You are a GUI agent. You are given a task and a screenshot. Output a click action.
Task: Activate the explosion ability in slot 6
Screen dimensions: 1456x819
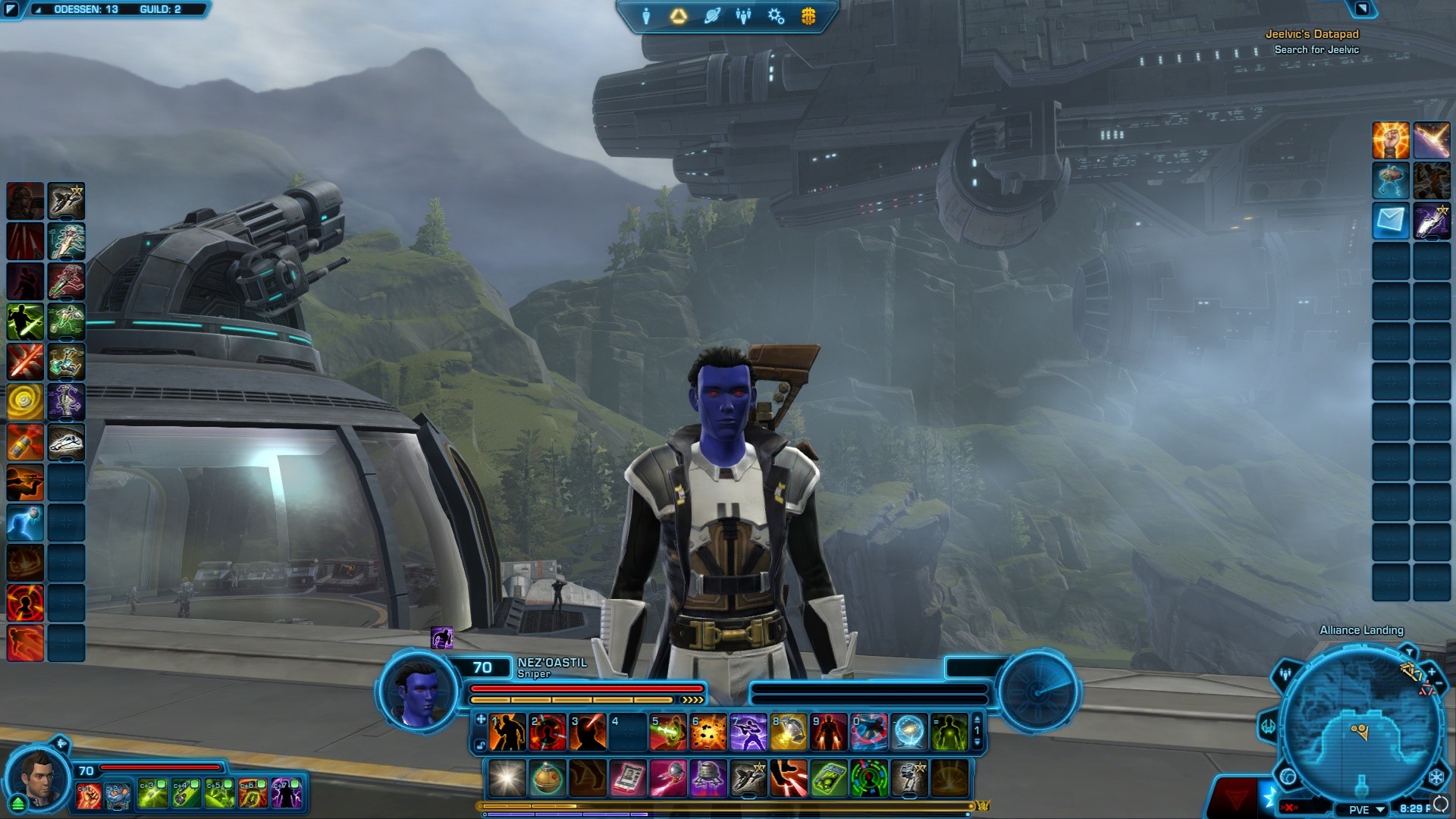708,733
